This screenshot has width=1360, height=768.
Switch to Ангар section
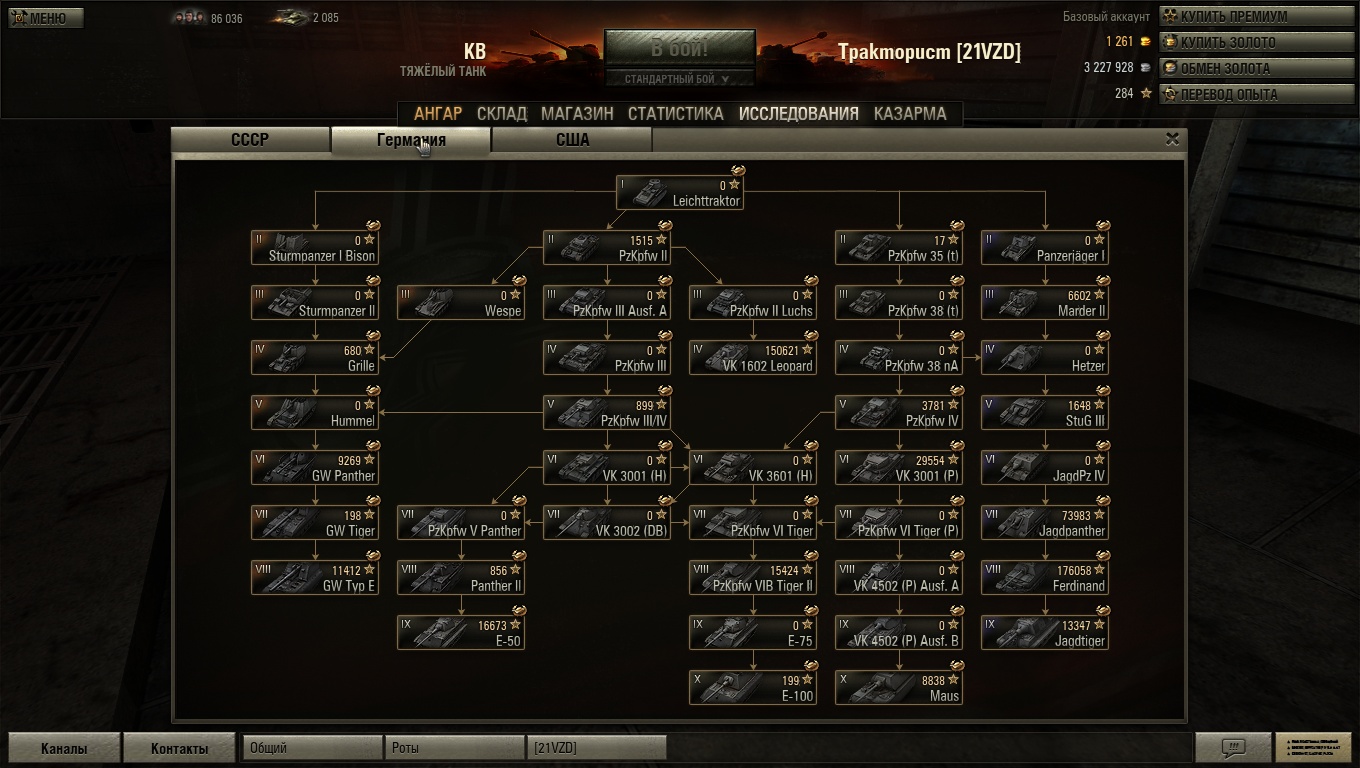438,113
